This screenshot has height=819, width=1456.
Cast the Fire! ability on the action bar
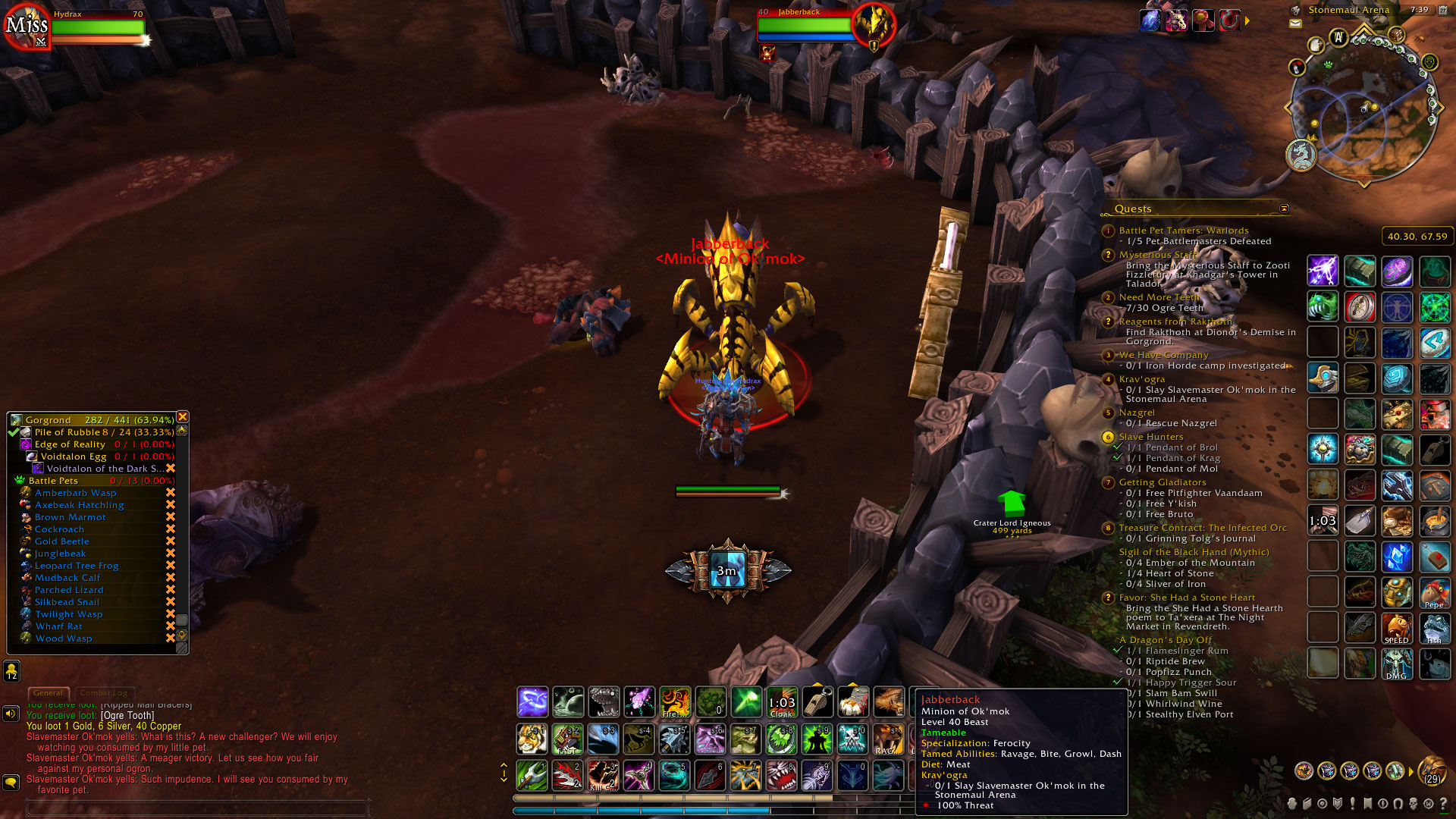coord(674,701)
